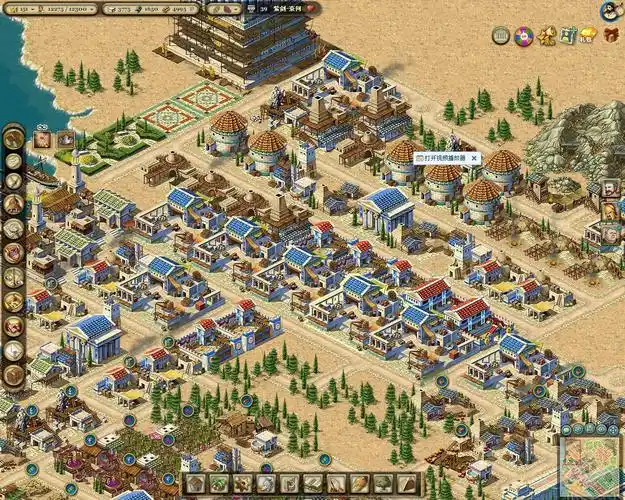Click the bottom round button in left sidebar

[13, 375]
